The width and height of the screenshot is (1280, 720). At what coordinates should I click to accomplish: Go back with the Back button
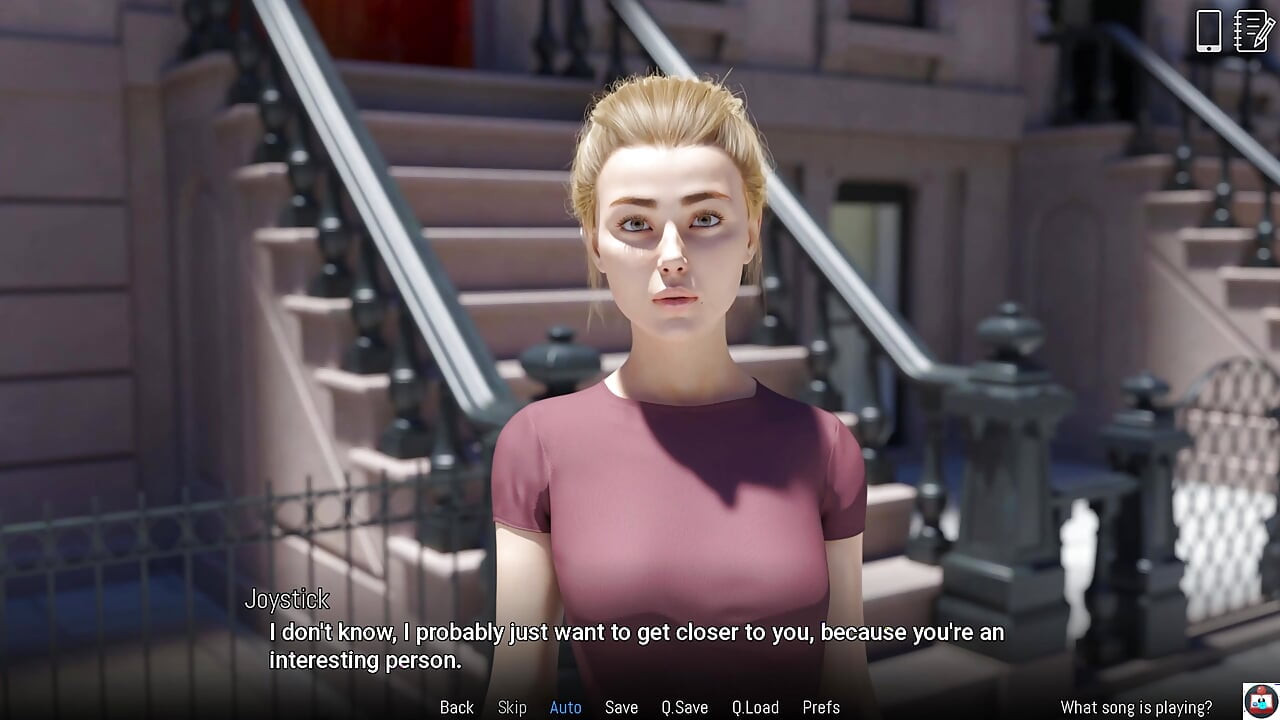click(x=457, y=707)
